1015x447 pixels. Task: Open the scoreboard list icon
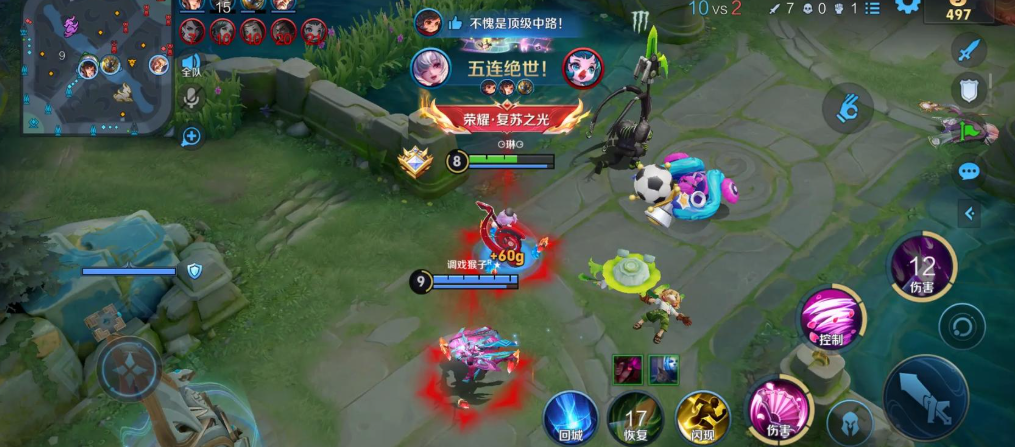point(872,8)
